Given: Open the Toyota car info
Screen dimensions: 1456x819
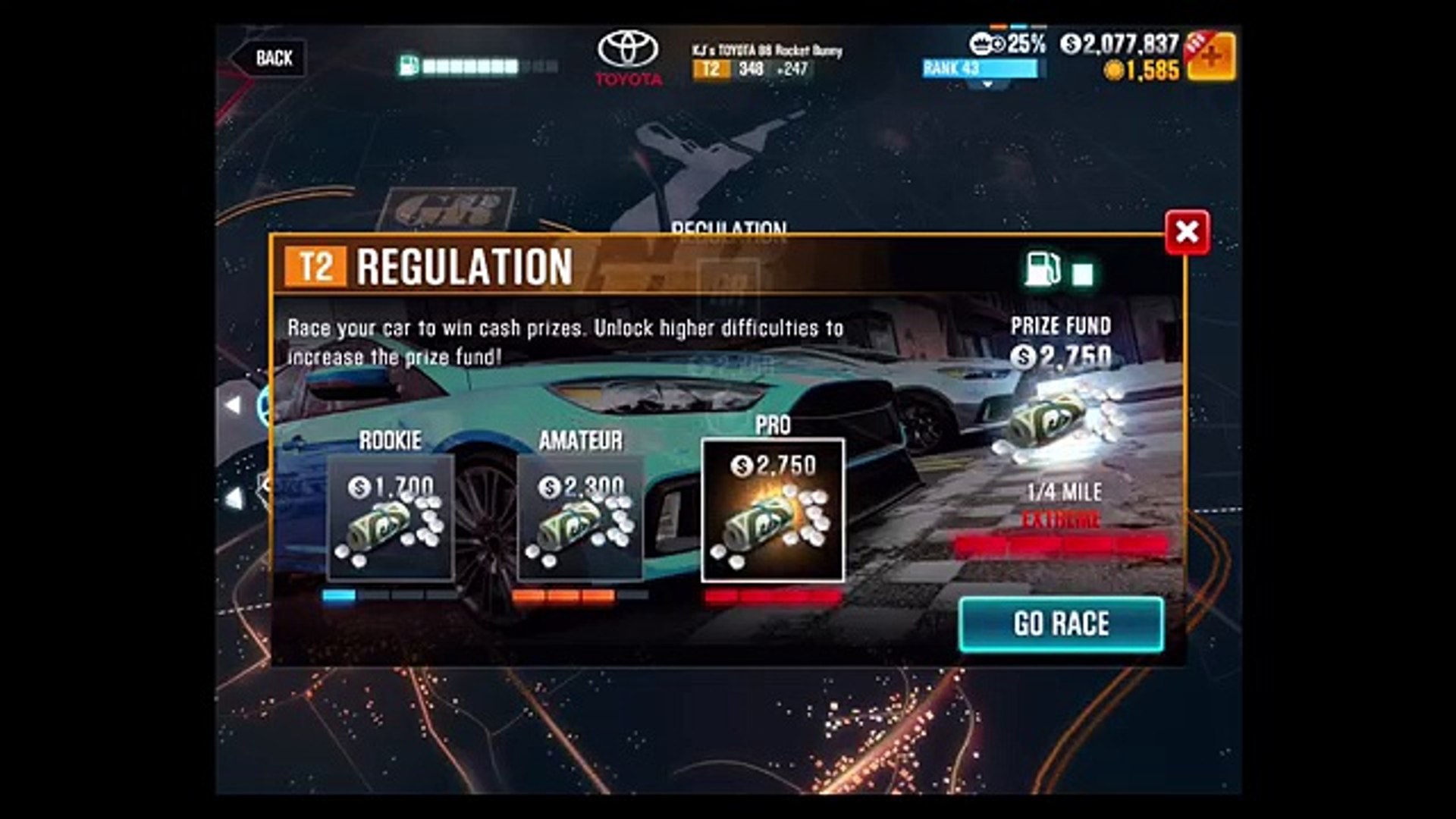Looking at the screenshot, I should pyautogui.click(x=629, y=58).
